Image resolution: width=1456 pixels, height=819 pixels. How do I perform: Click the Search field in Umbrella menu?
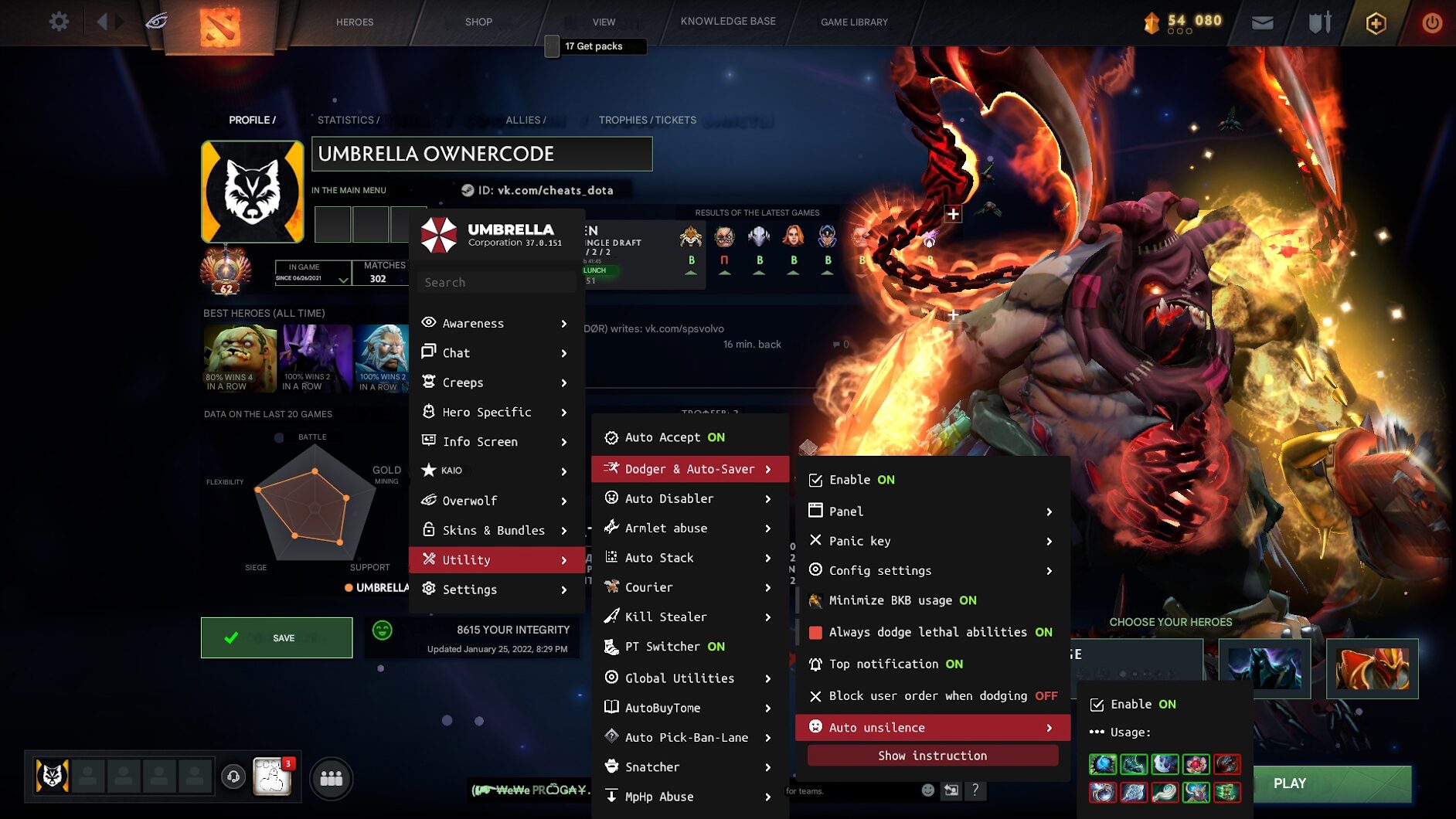[x=495, y=282]
